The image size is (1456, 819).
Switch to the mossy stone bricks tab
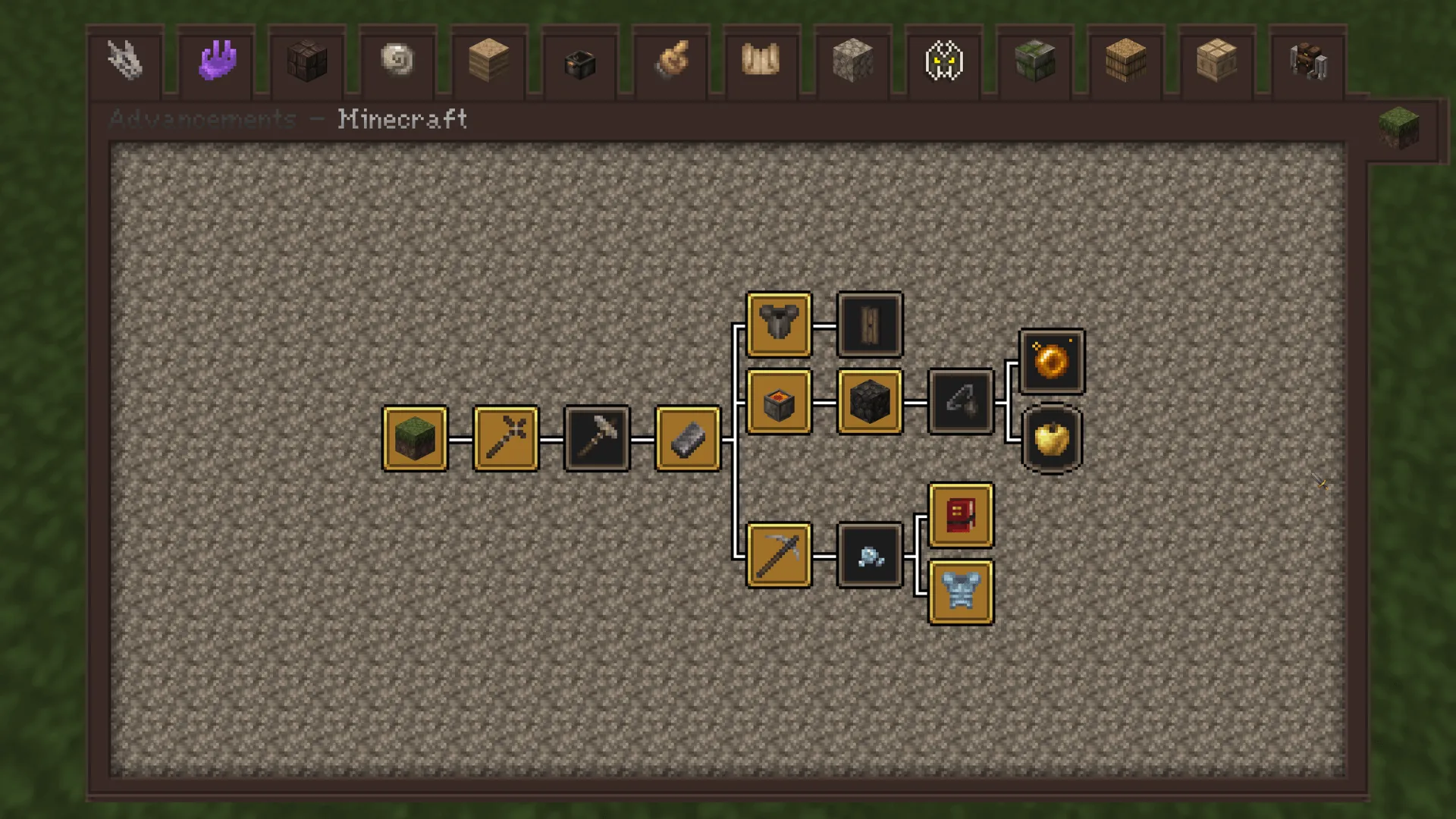1035,61
